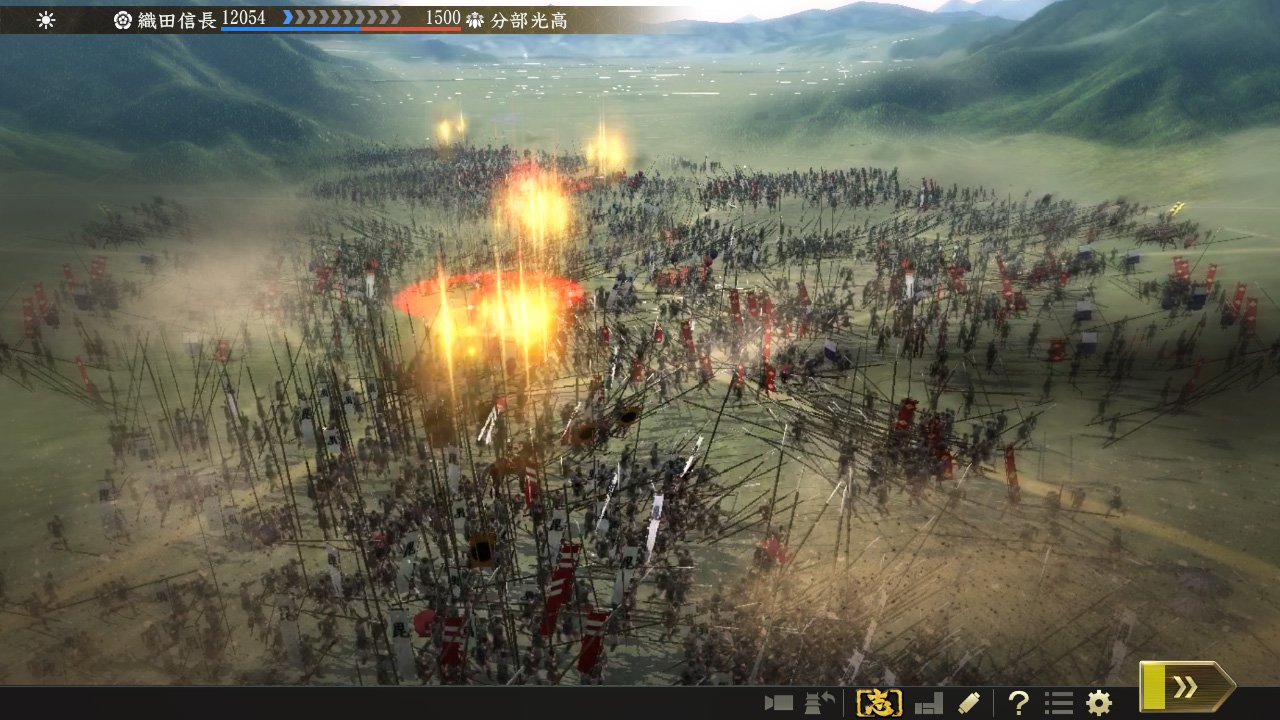This screenshot has width=1280, height=720.
Task: Click the weather sun icon
Action: 44,17
